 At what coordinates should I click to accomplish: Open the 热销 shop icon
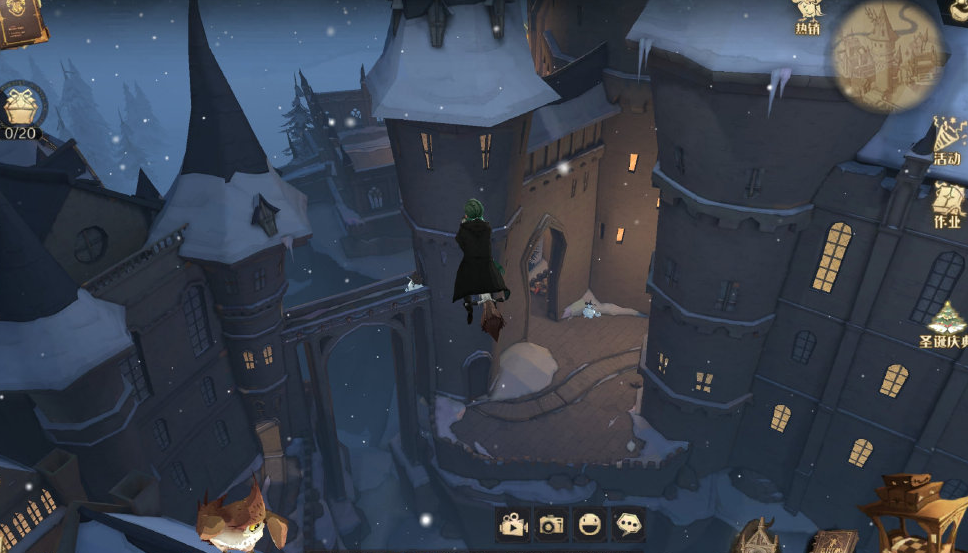point(808,16)
